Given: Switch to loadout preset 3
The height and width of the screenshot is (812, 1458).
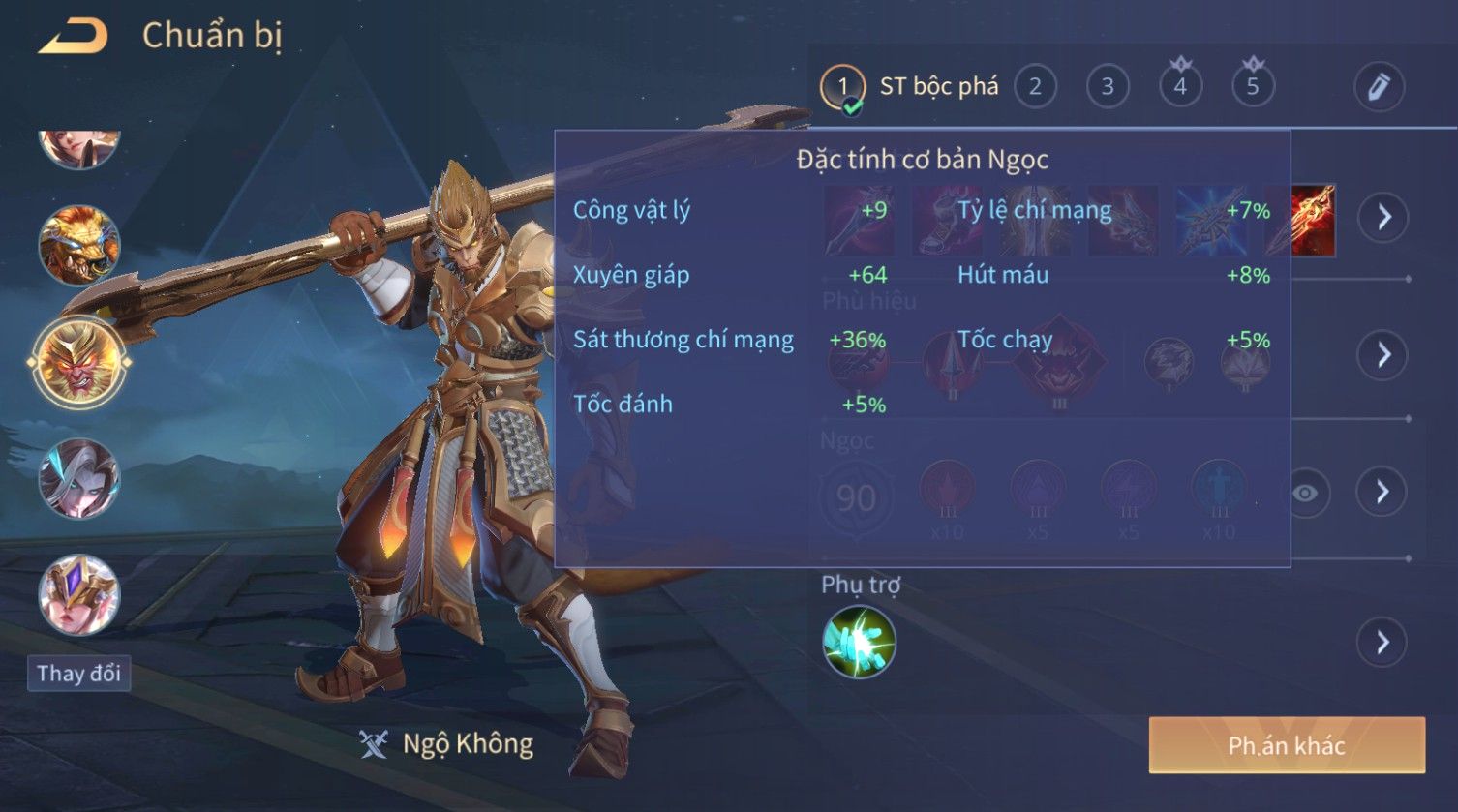Looking at the screenshot, I should [1108, 87].
